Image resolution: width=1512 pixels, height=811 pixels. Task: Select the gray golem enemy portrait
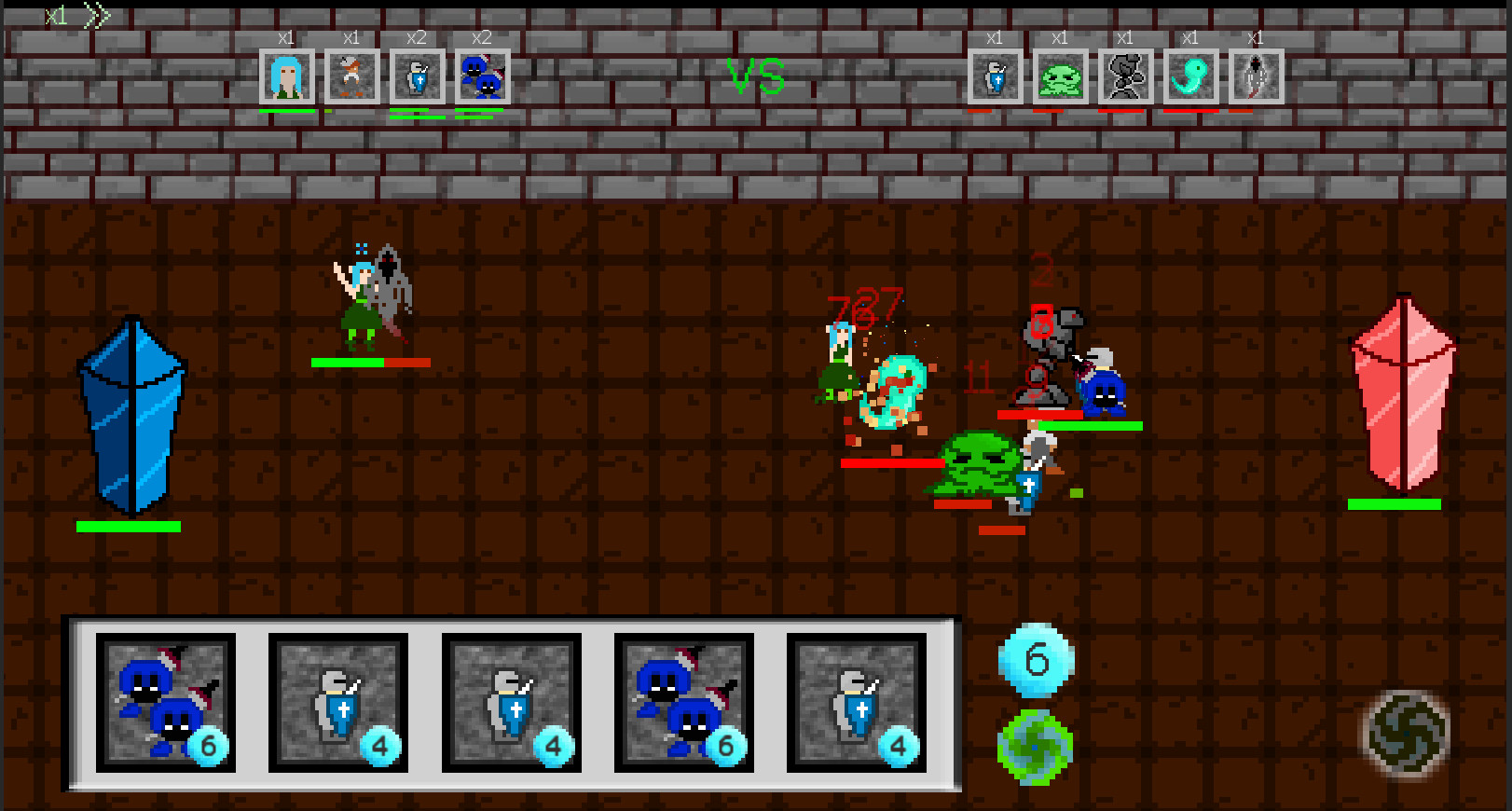pos(1126,76)
